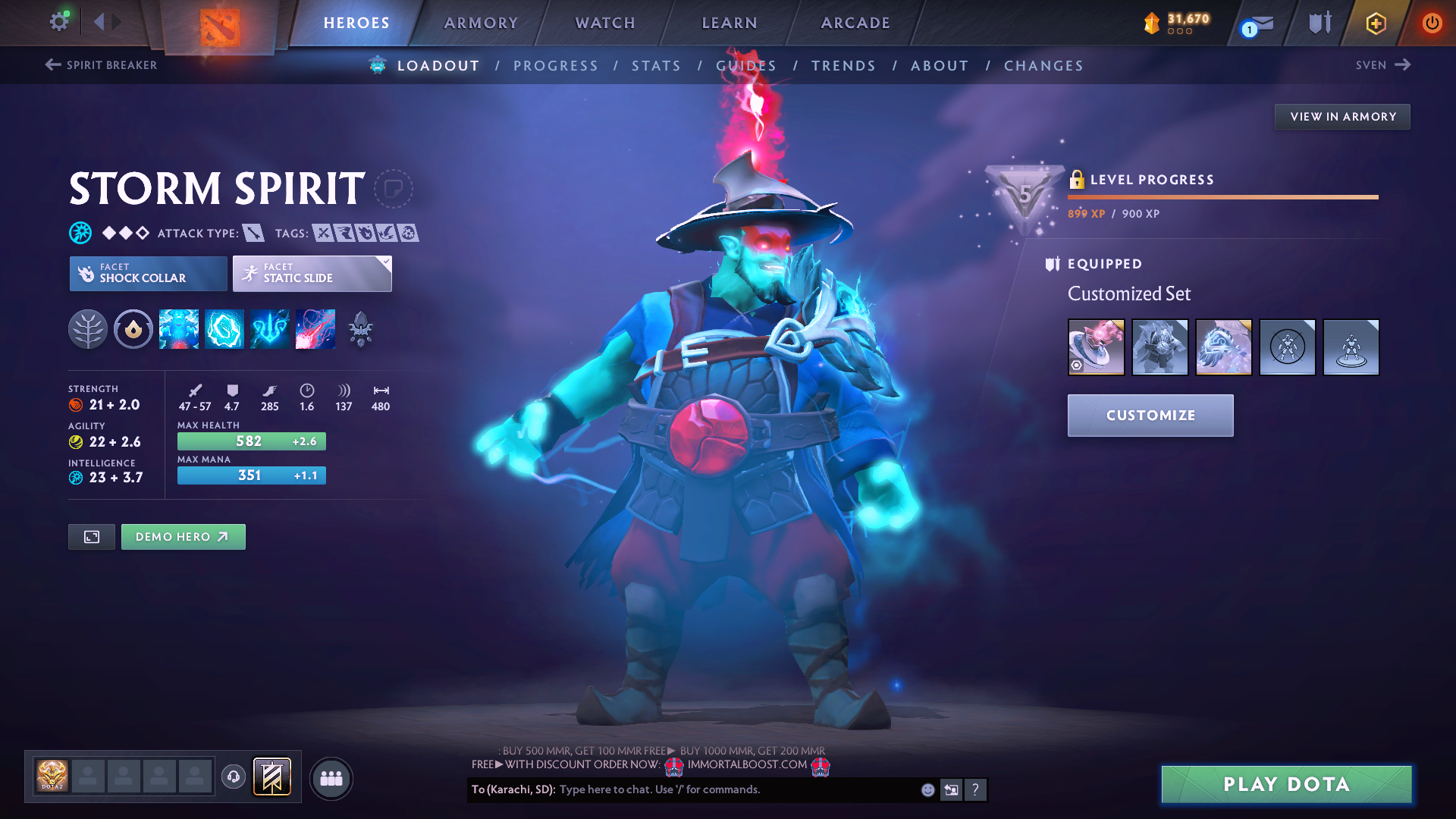Go to next hero Sven
Viewport: 1456px width, 819px height.
[1382, 65]
